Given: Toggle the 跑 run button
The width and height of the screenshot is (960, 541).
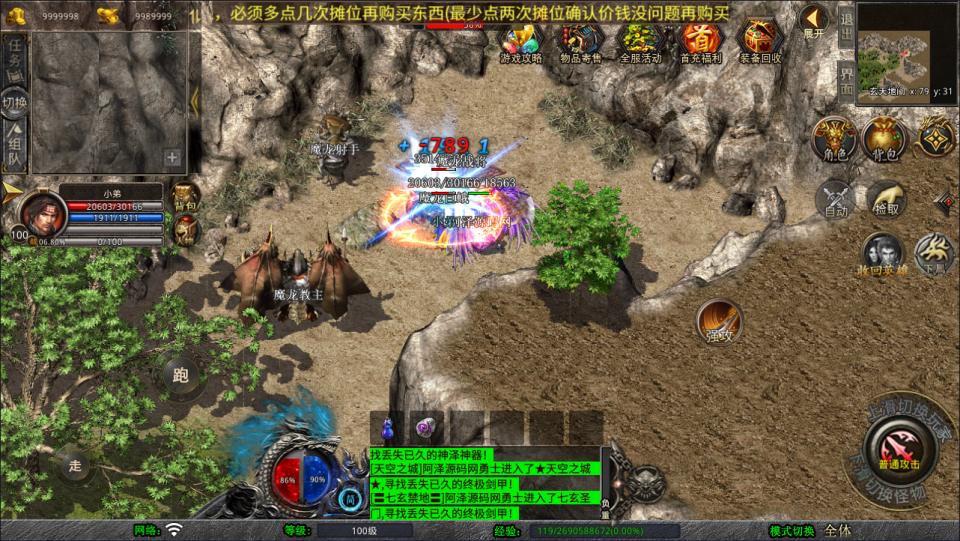Looking at the screenshot, I should pos(181,376).
